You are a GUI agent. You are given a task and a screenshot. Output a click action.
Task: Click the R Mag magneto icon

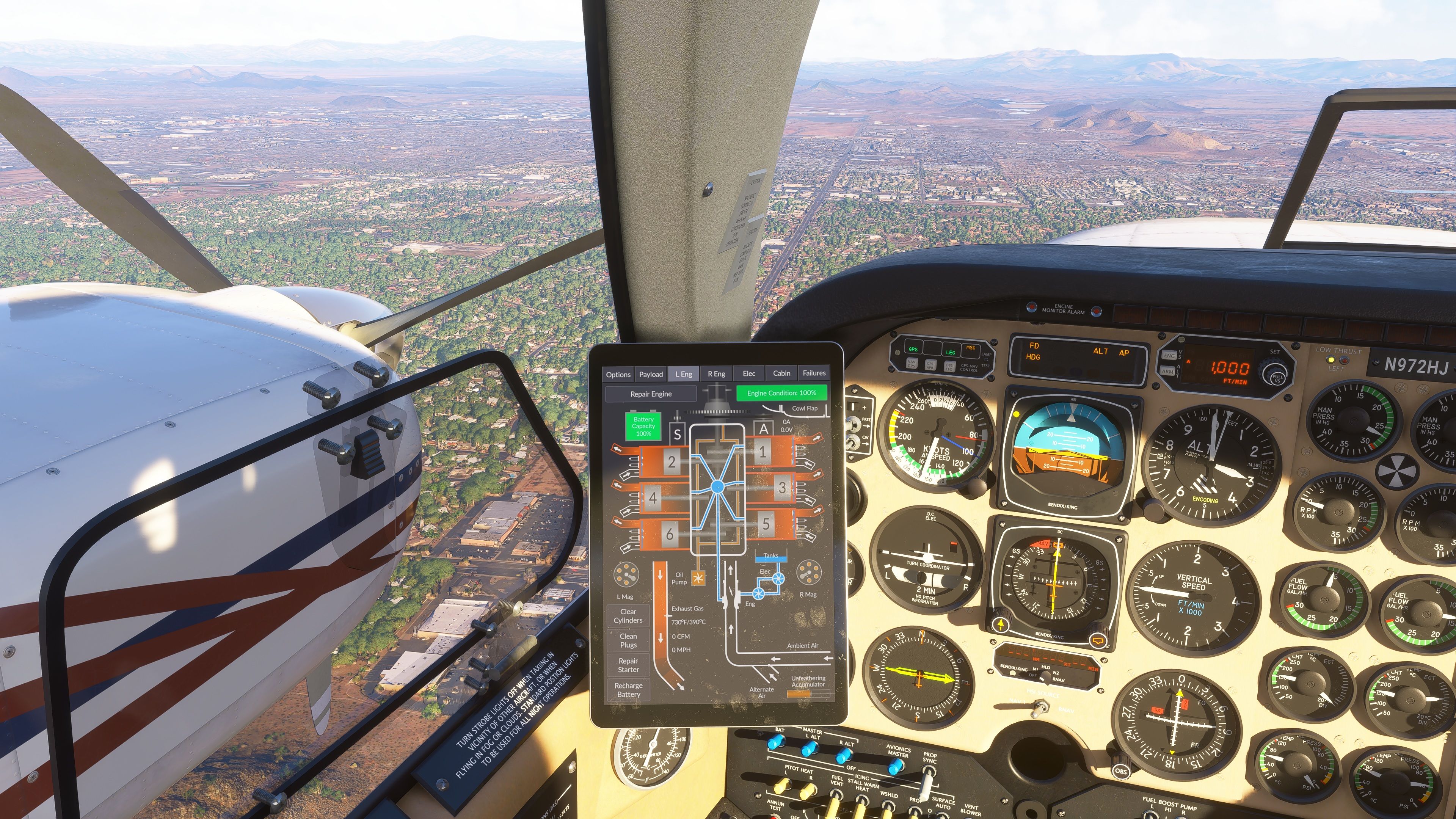coord(808,573)
